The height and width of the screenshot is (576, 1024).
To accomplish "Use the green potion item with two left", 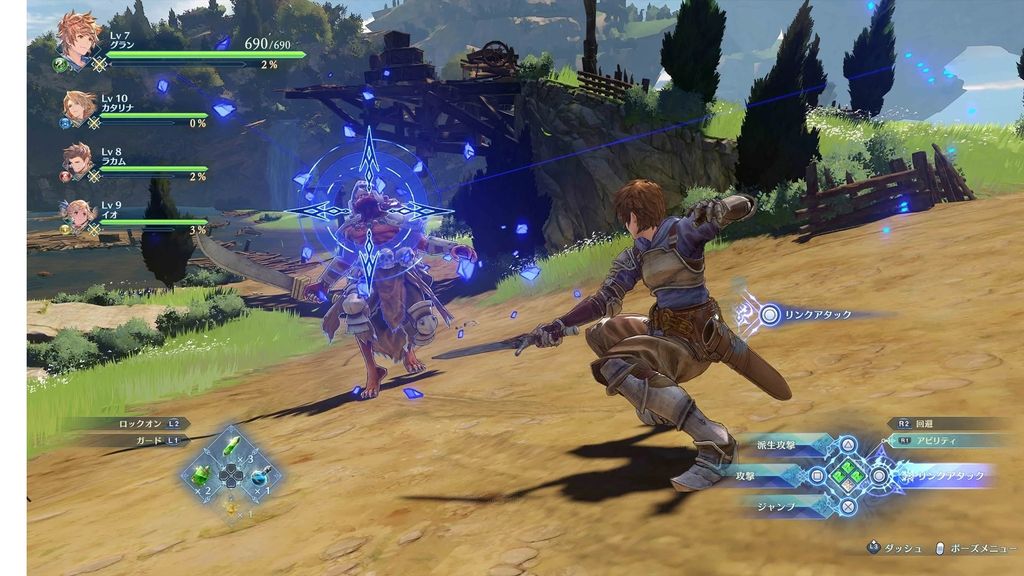I will coord(203,474).
